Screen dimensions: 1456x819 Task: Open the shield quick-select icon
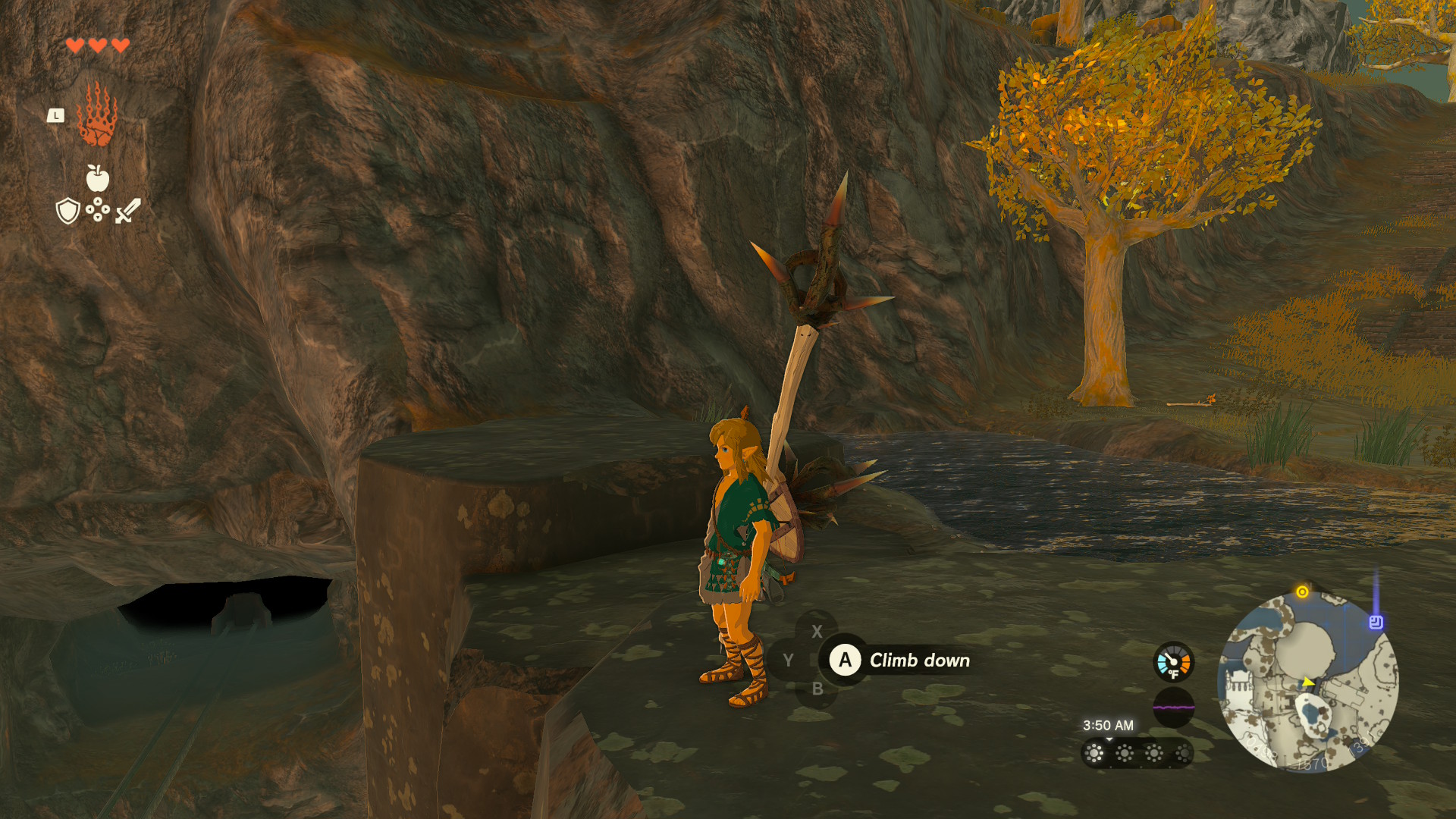pos(68,211)
